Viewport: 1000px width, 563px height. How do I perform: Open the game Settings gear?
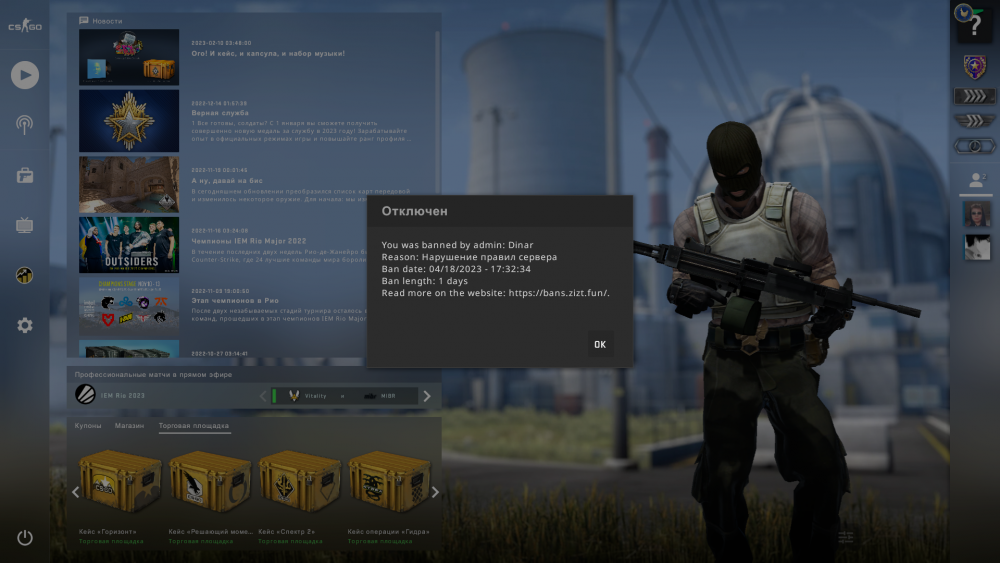tap(25, 325)
